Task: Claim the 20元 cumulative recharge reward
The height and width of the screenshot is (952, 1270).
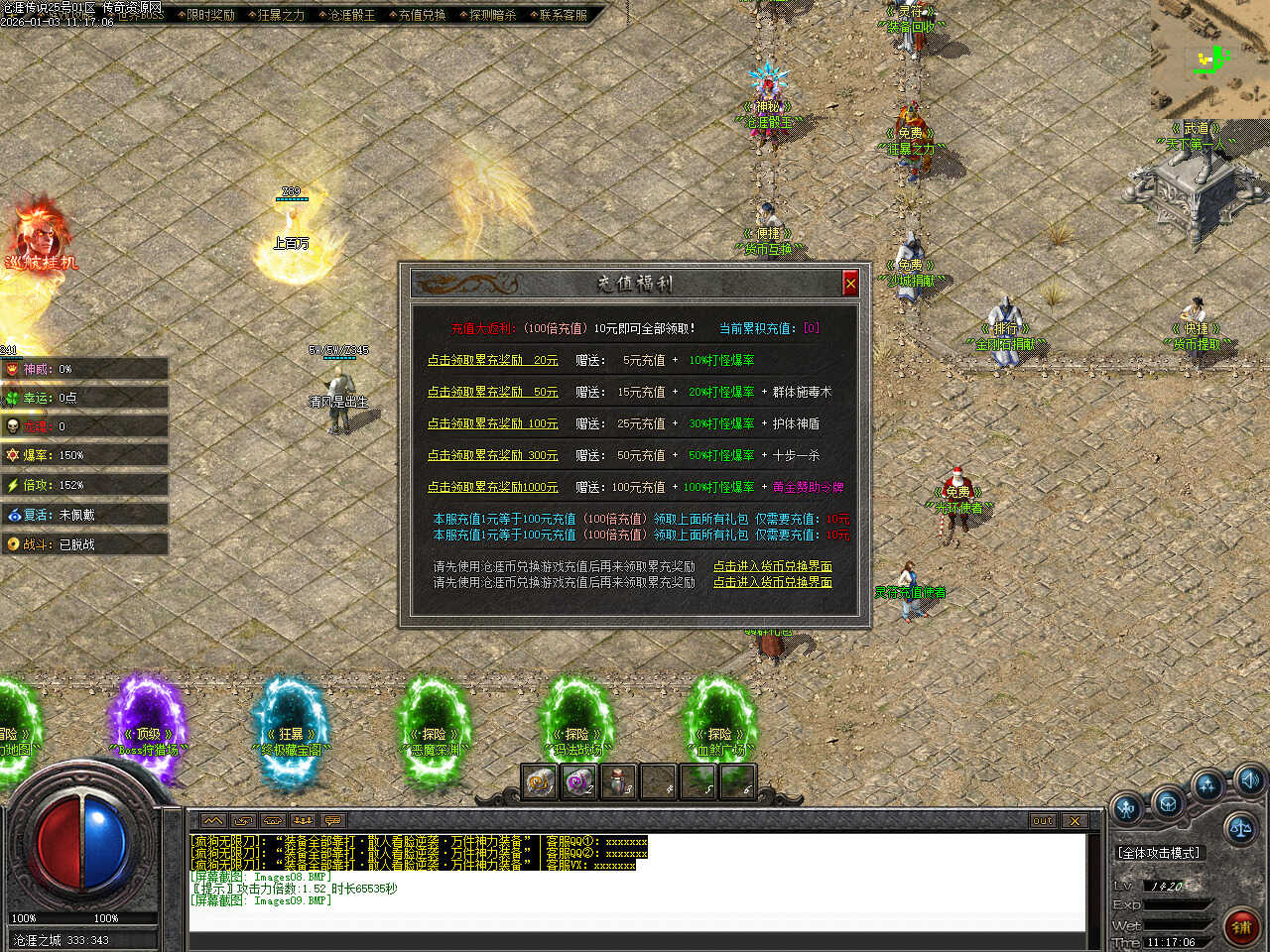Action: [x=492, y=361]
